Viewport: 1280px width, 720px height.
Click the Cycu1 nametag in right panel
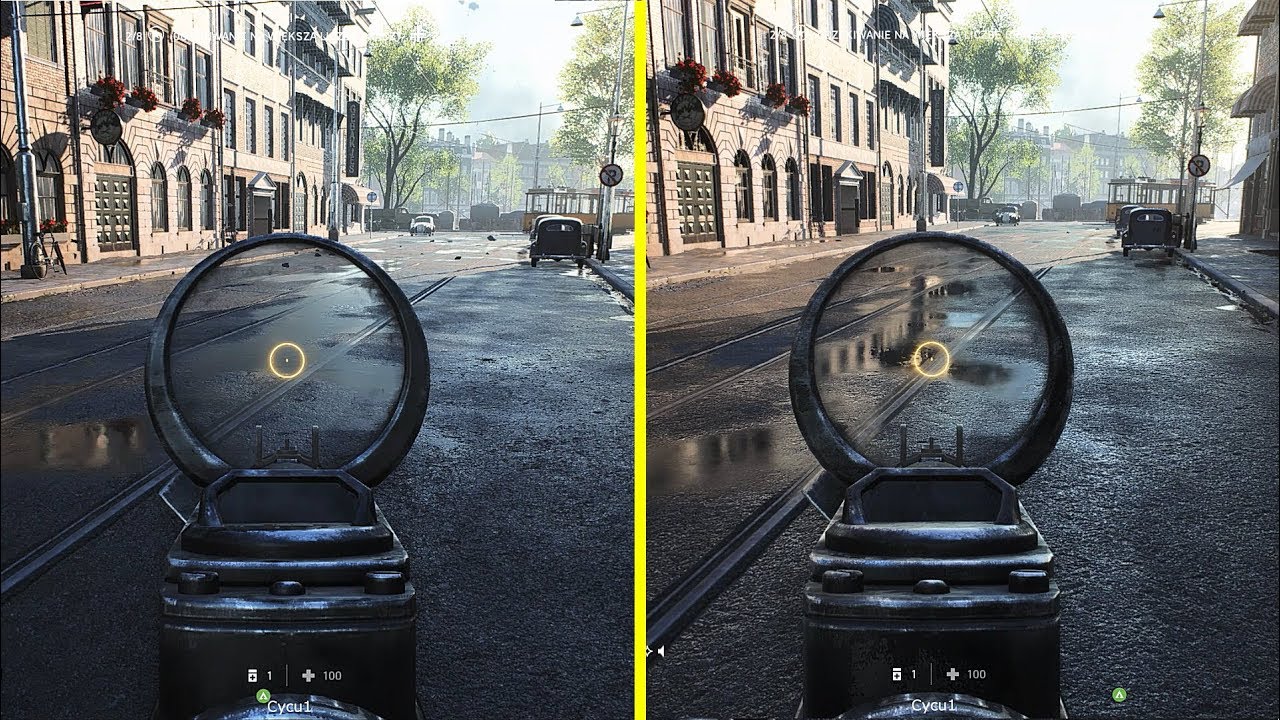coord(934,706)
